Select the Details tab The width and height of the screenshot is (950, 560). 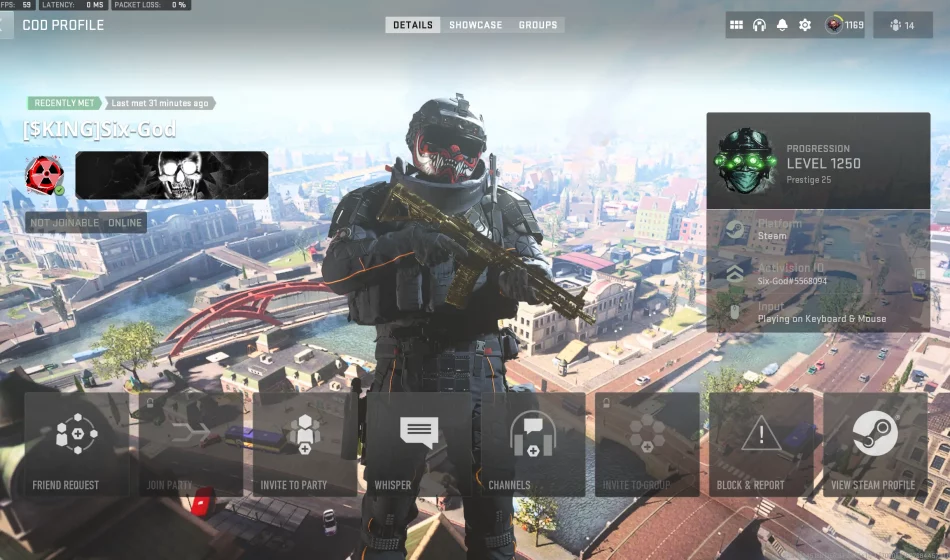click(x=413, y=25)
